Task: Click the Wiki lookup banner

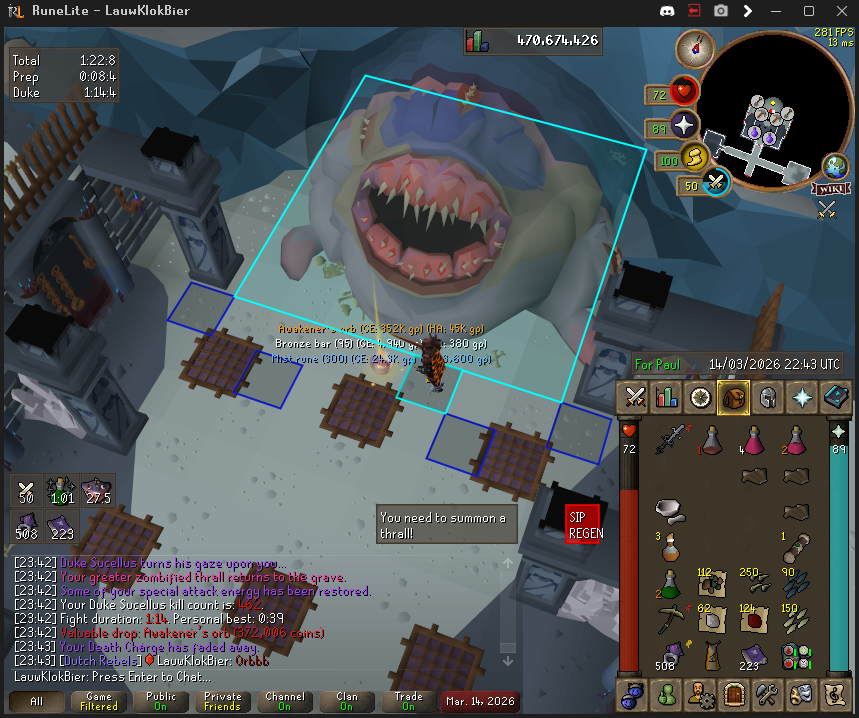Action: tap(831, 188)
